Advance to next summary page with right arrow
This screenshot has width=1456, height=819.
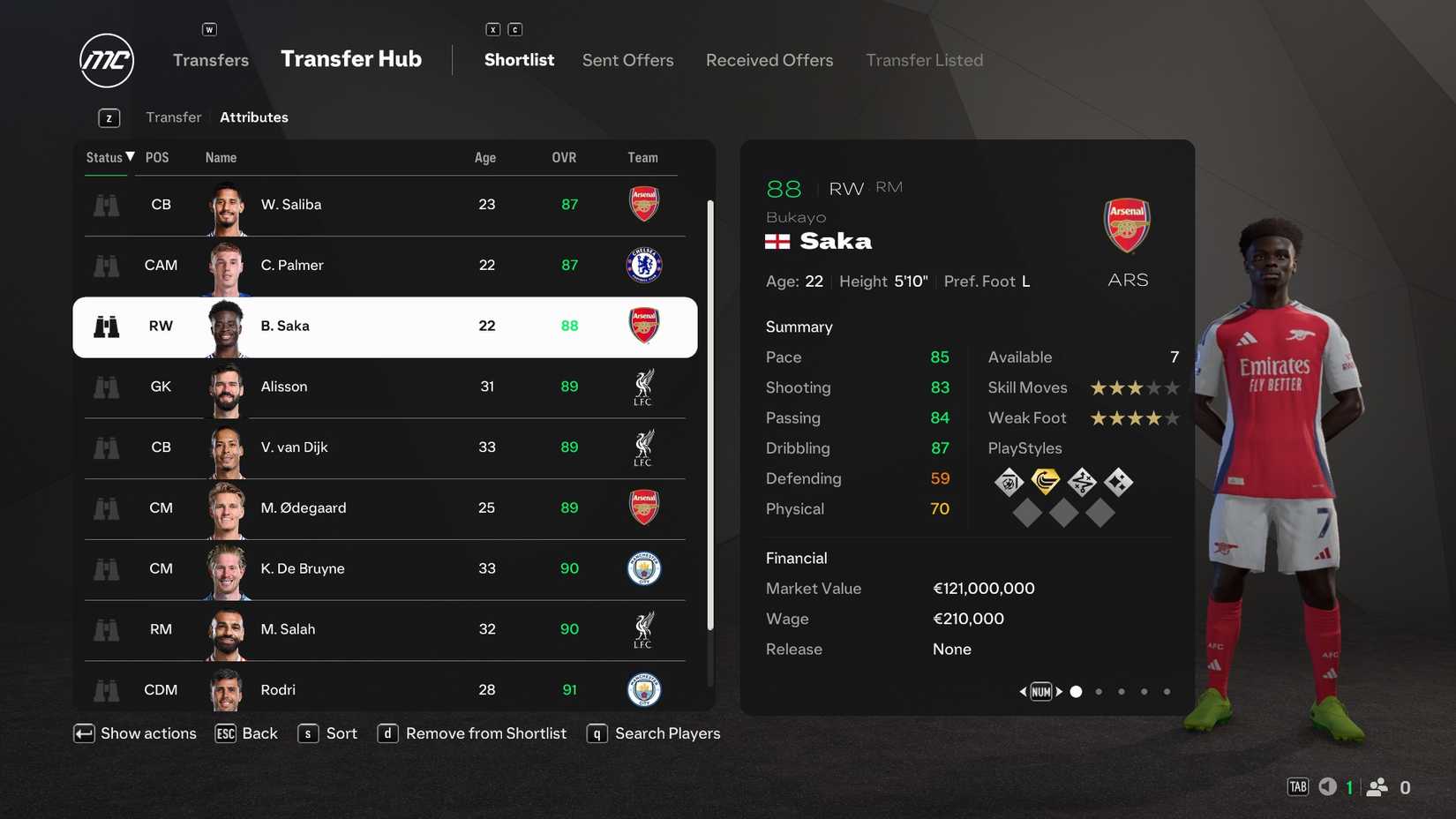click(1061, 691)
